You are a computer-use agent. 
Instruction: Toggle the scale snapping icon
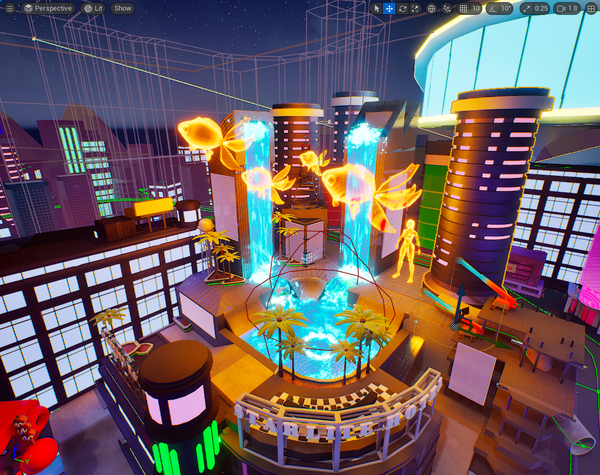click(526, 8)
